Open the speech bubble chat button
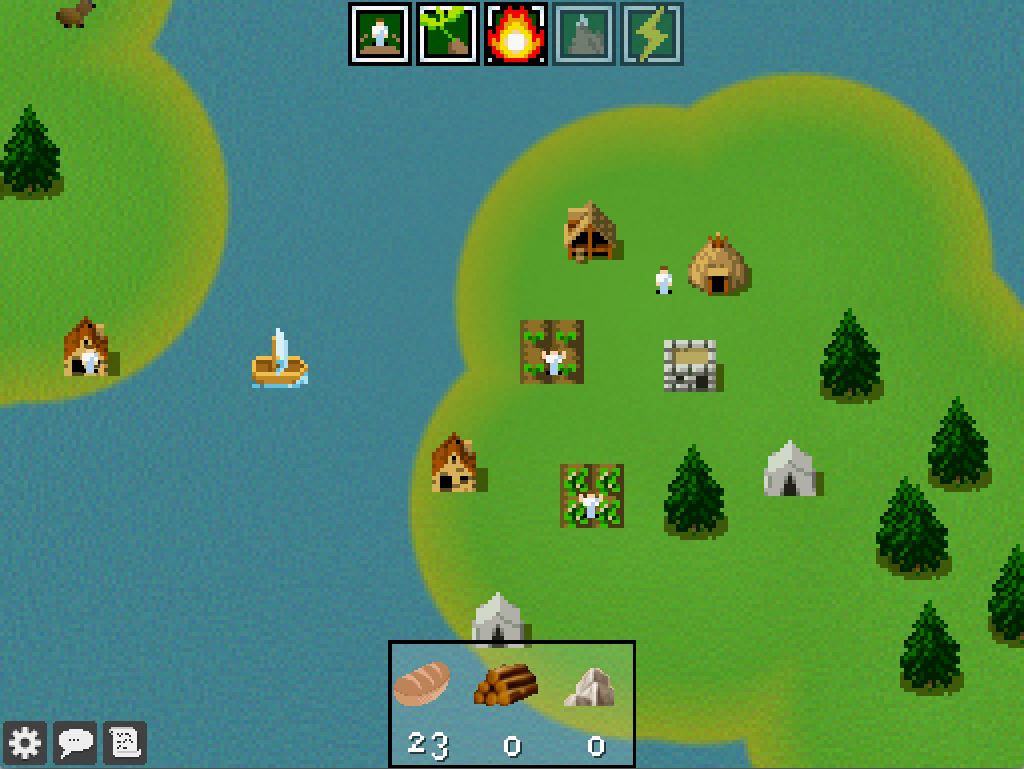 [x=76, y=743]
